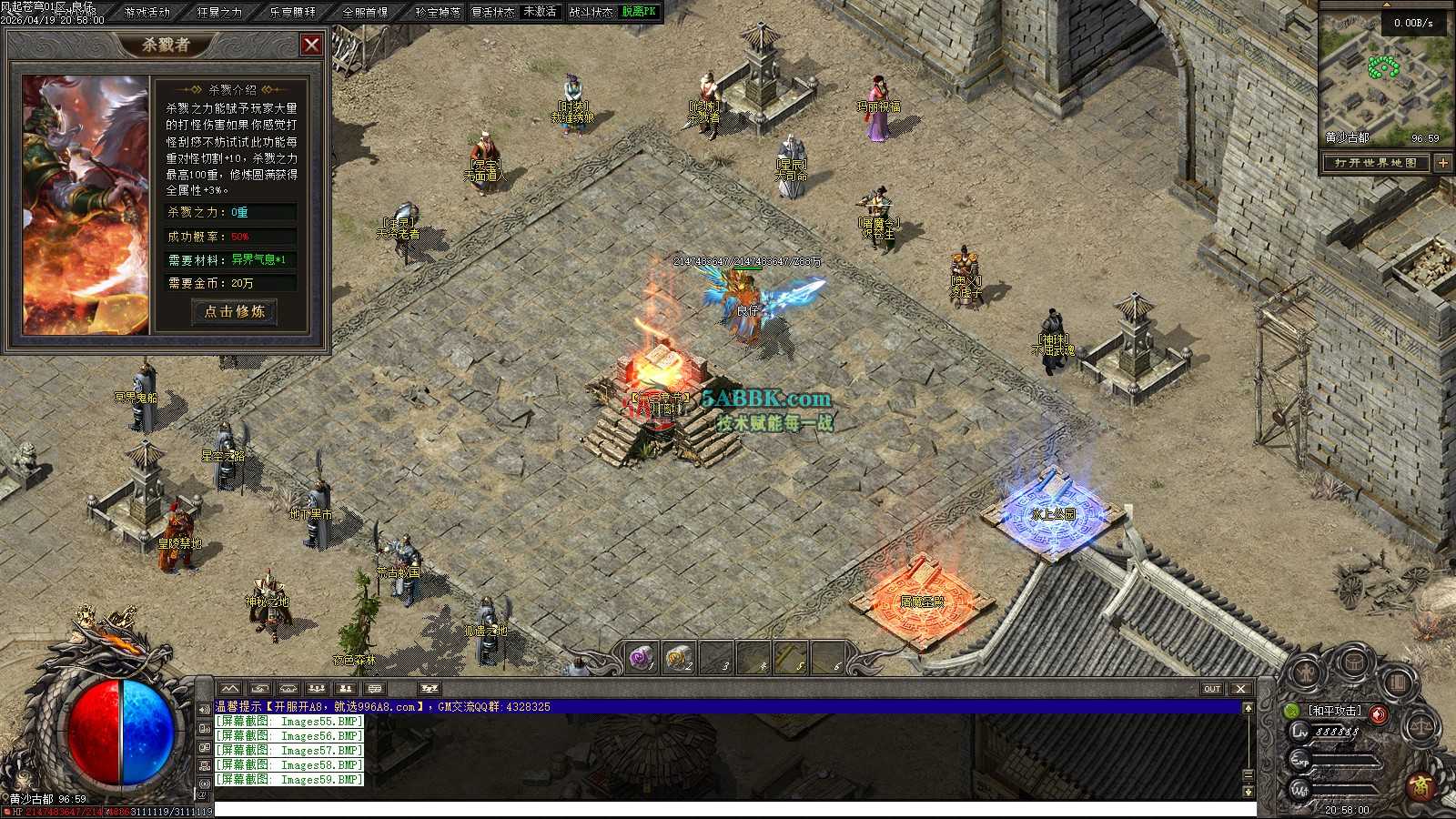Select the 乐享膜拜 menu entry
This screenshot has height=819, width=1456.
click(x=292, y=12)
